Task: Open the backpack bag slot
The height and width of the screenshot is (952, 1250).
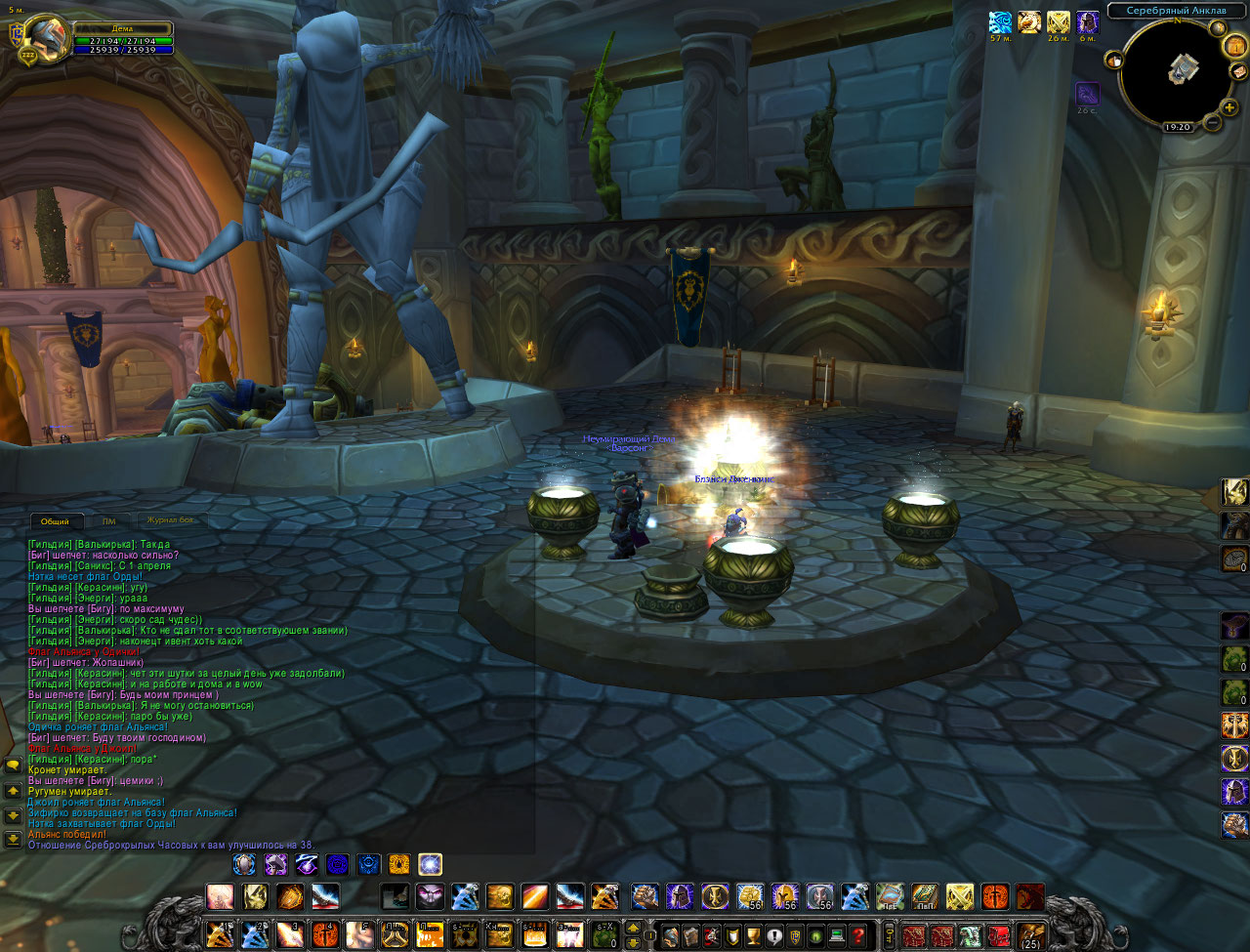Action: point(1029,935)
